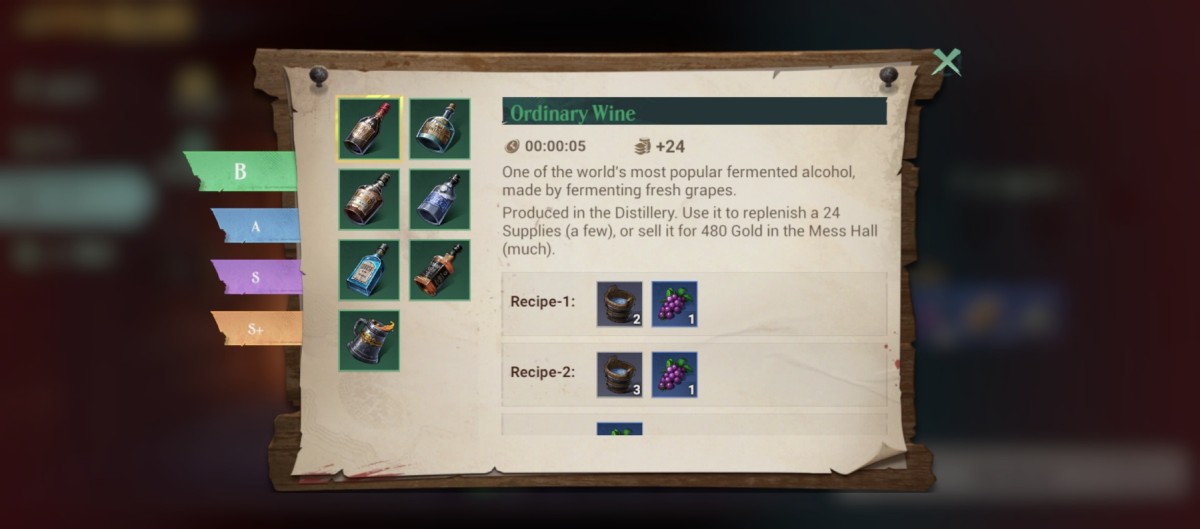Close the recipe panel with the X
This screenshot has height=529, width=1200.
tap(945, 63)
